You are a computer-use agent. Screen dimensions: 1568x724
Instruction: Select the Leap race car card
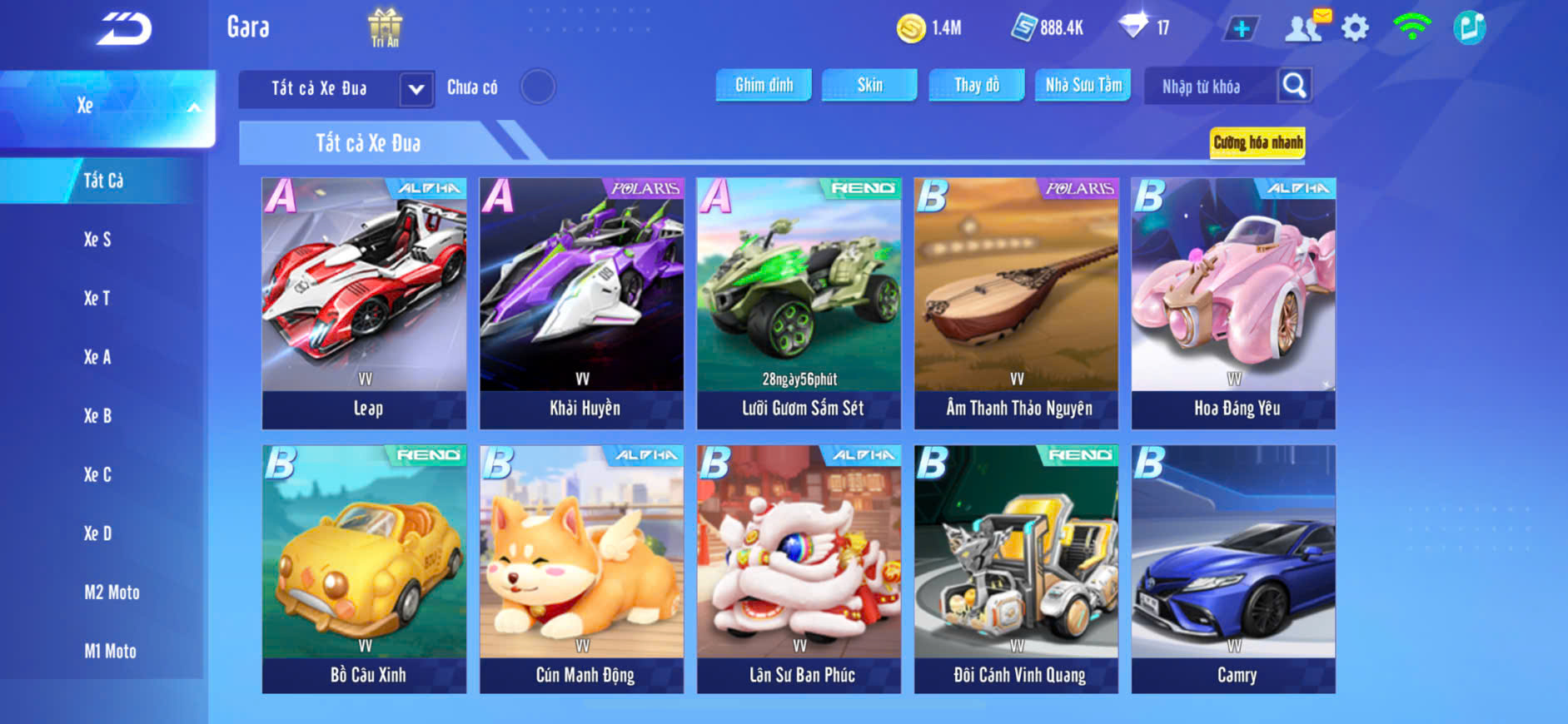coord(365,303)
